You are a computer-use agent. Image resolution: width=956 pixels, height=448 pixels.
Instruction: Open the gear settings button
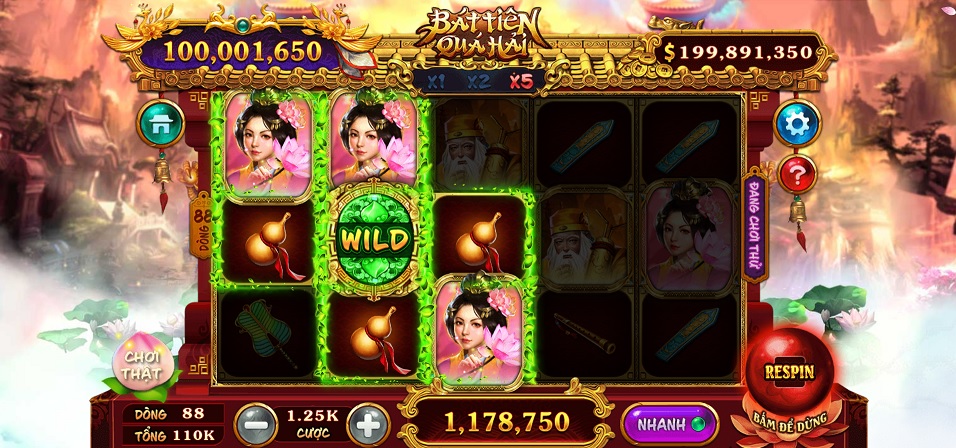(x=797, y=123)
